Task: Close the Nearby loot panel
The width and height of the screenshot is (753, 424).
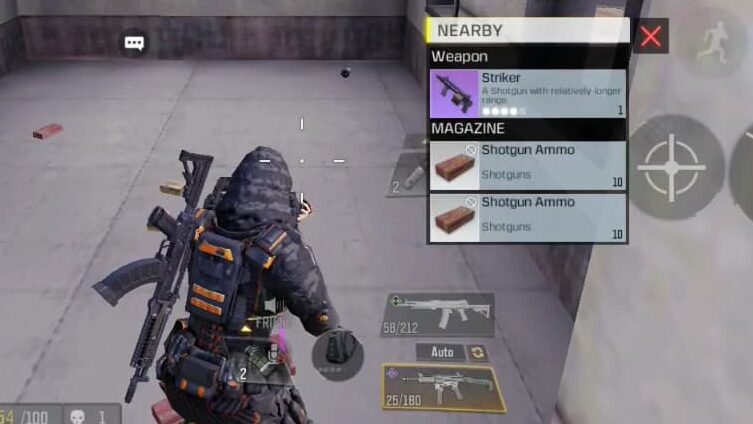Action: coord(651,38)
